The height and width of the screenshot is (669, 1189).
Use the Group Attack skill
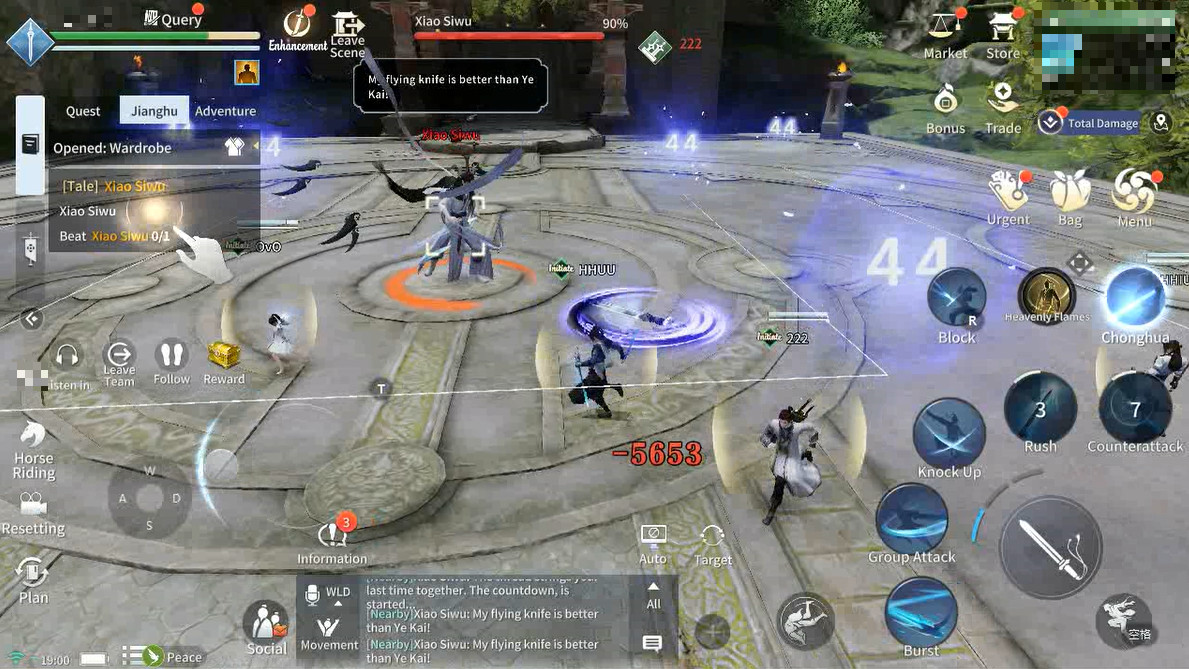coord(911,519)
